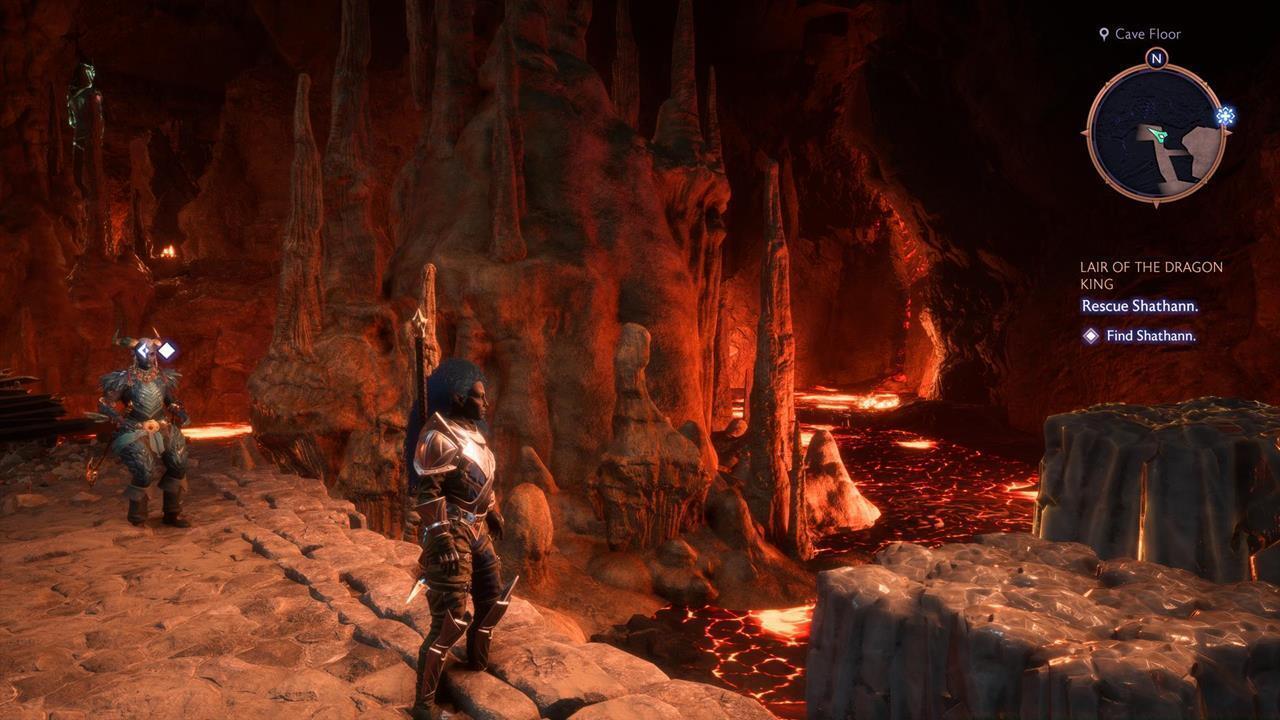
Task: Select the "LAIR OF THE DRAGON KING" quest title
Action: tap(1150, 275)
